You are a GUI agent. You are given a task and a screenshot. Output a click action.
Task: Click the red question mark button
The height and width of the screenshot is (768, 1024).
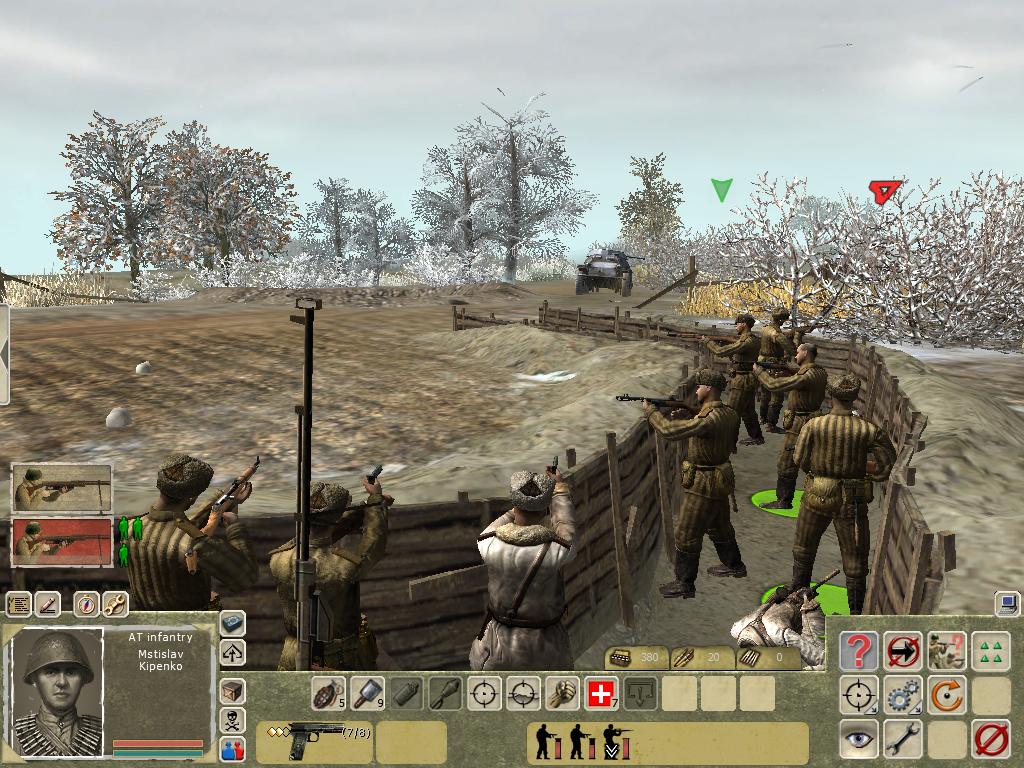point(858,651)
